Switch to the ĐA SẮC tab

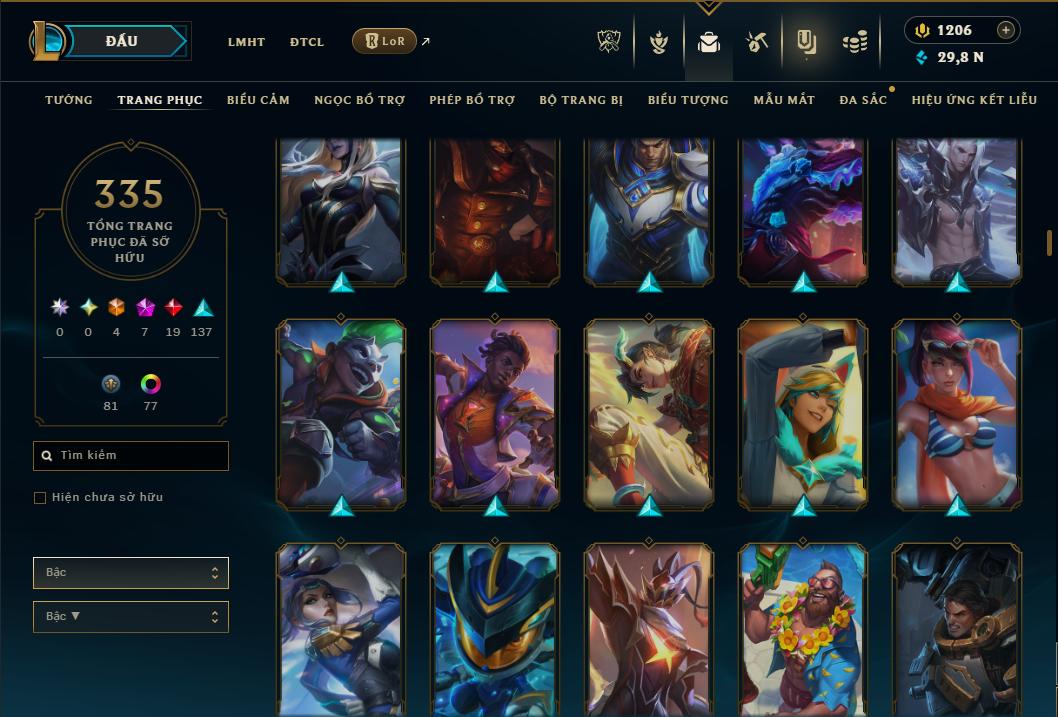click(863, 100)
